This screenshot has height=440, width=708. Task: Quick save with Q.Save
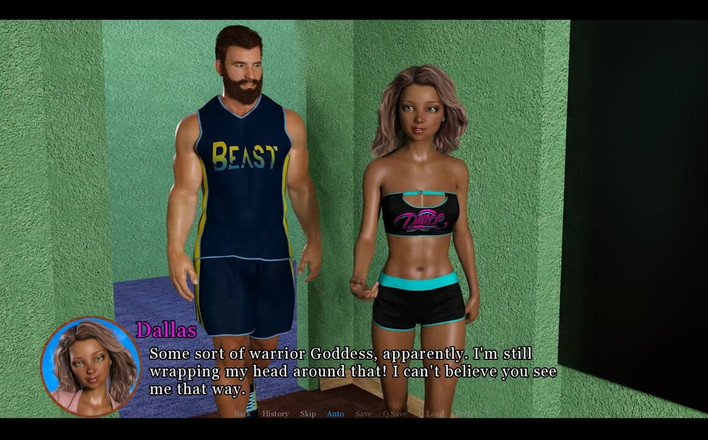[397, 413]
